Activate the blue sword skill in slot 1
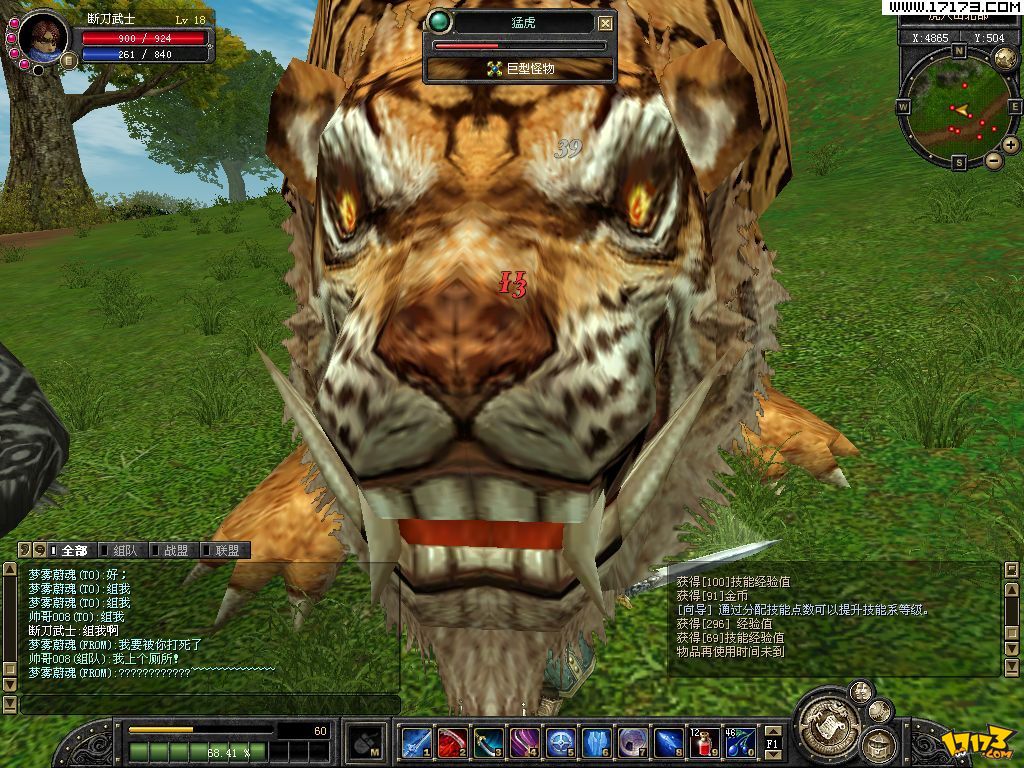 pos(416,742)
